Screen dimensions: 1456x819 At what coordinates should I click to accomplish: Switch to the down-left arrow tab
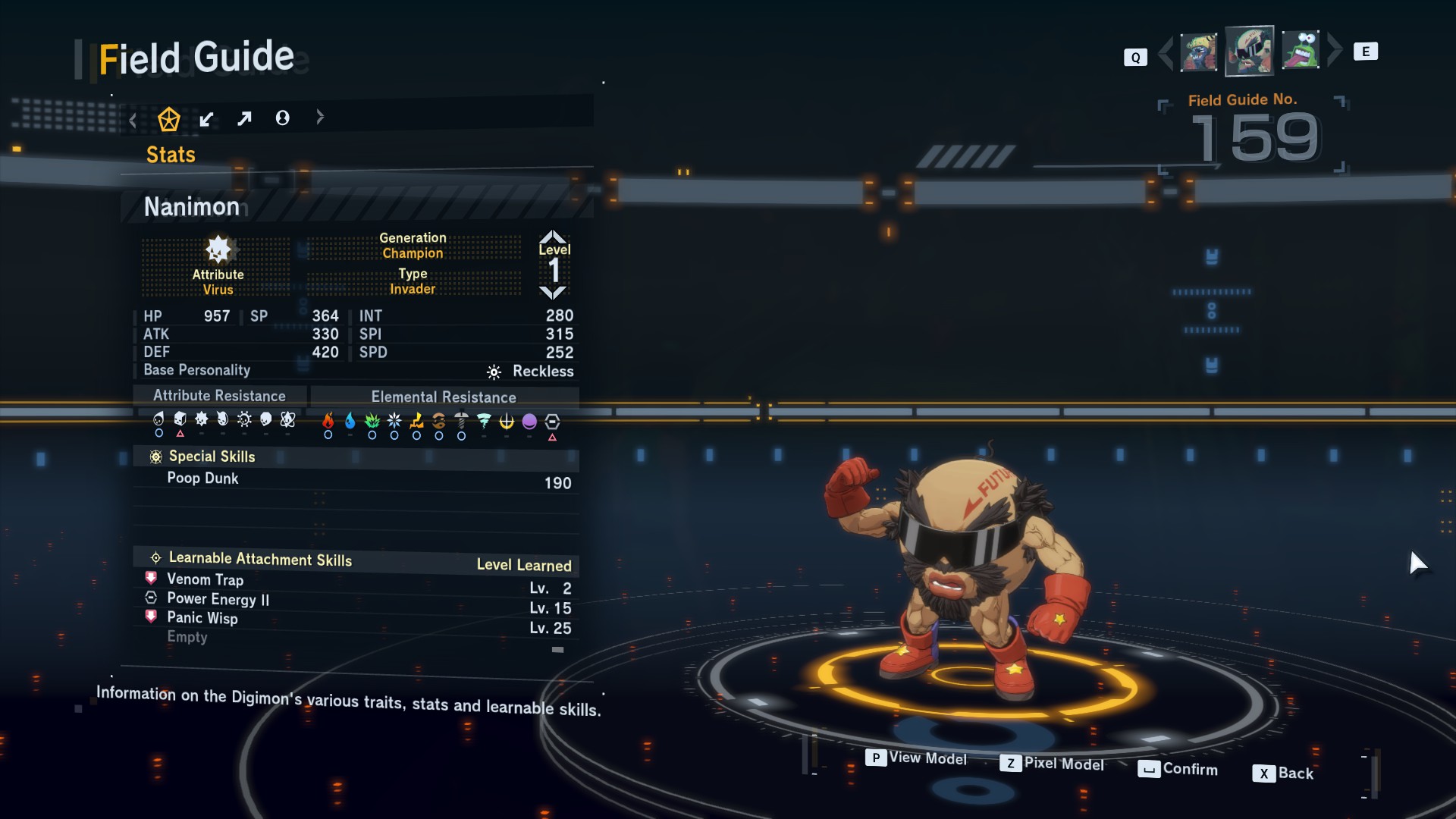click(x=206, y=119)
